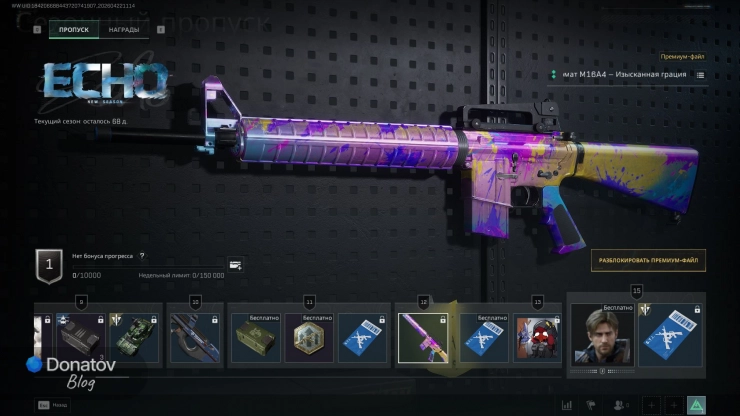Switch to the ПРОПУСК tab

[x=74, y=30]
